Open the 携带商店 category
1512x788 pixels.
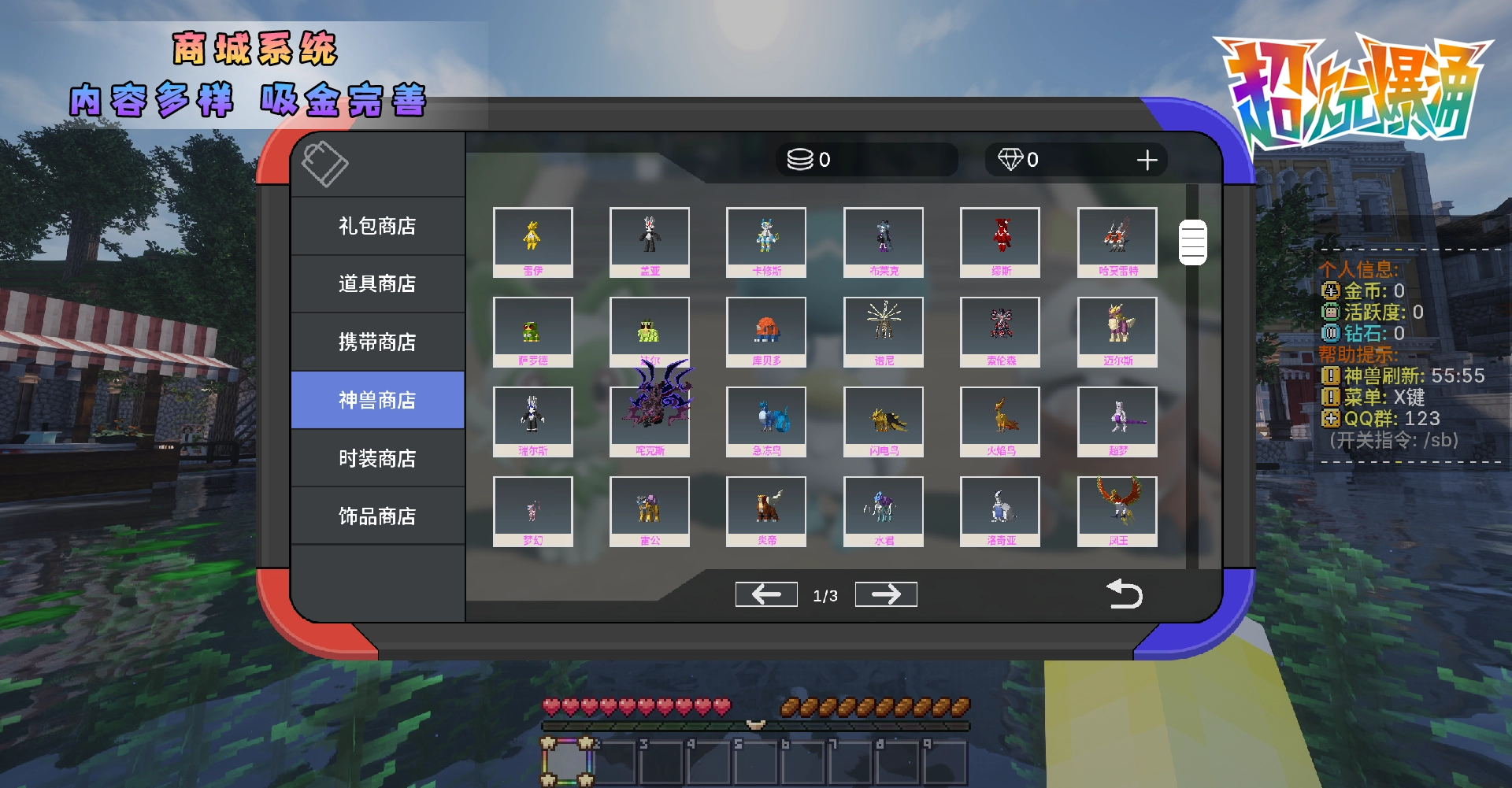click(377, 342)
